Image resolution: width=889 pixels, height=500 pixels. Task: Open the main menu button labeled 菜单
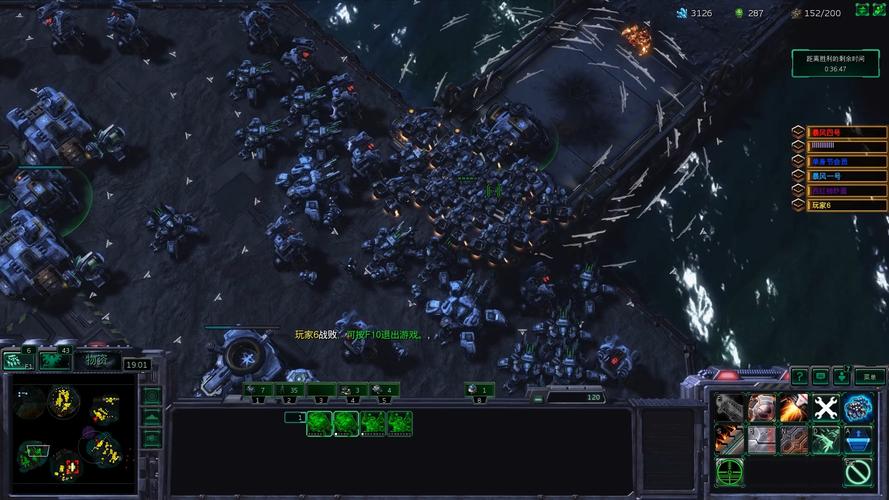pyautogui.click(x=868, y=376)
